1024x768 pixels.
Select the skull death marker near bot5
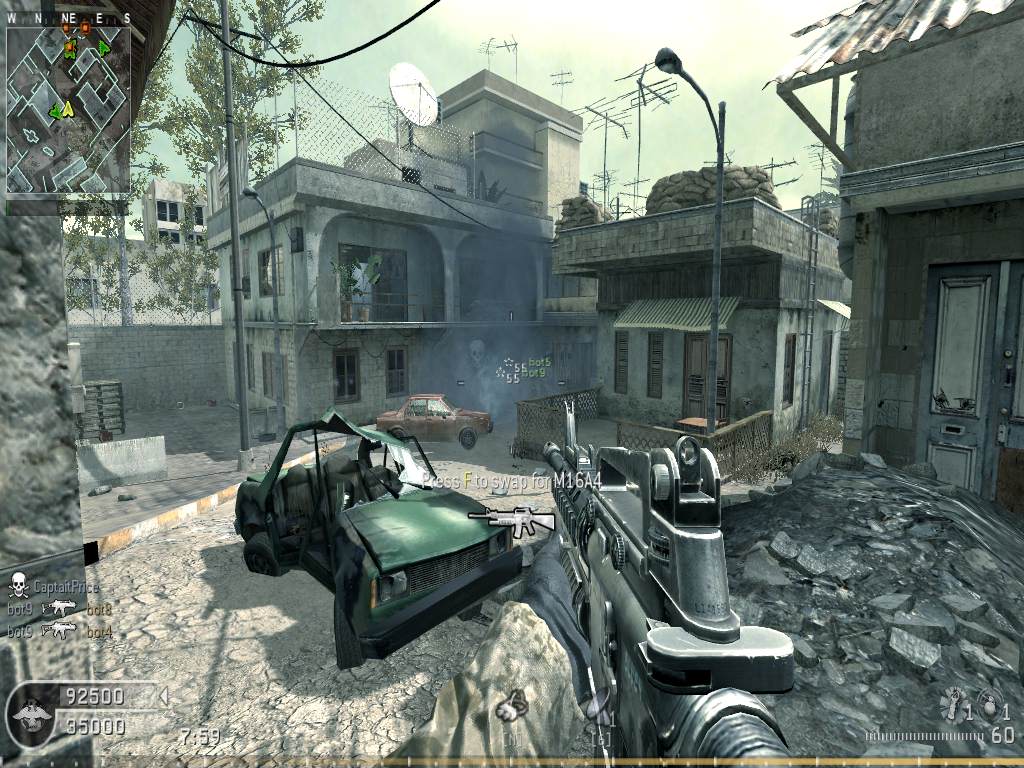[477, 350]
